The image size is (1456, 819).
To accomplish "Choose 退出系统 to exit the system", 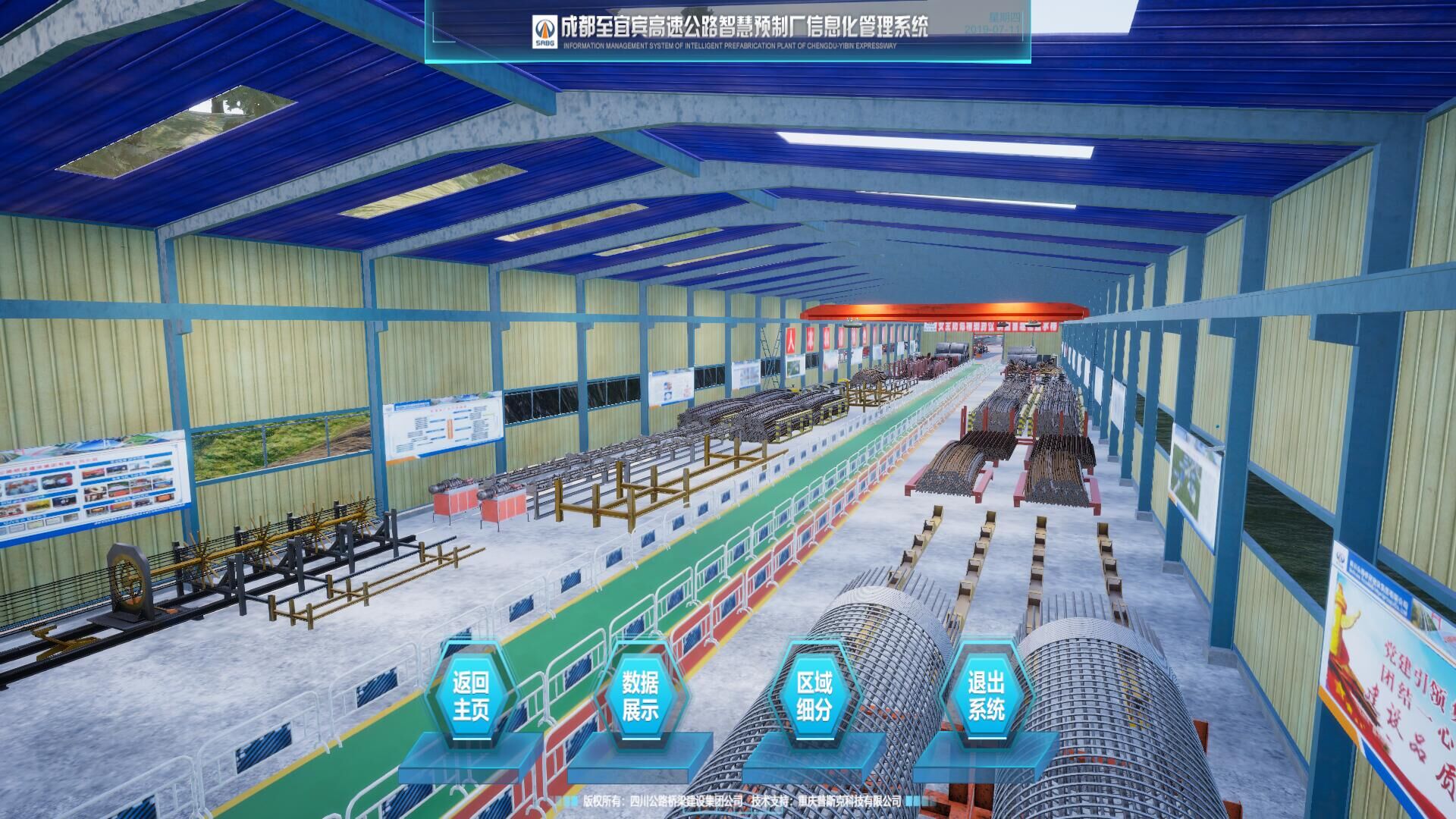I will (x=986, y=696).
